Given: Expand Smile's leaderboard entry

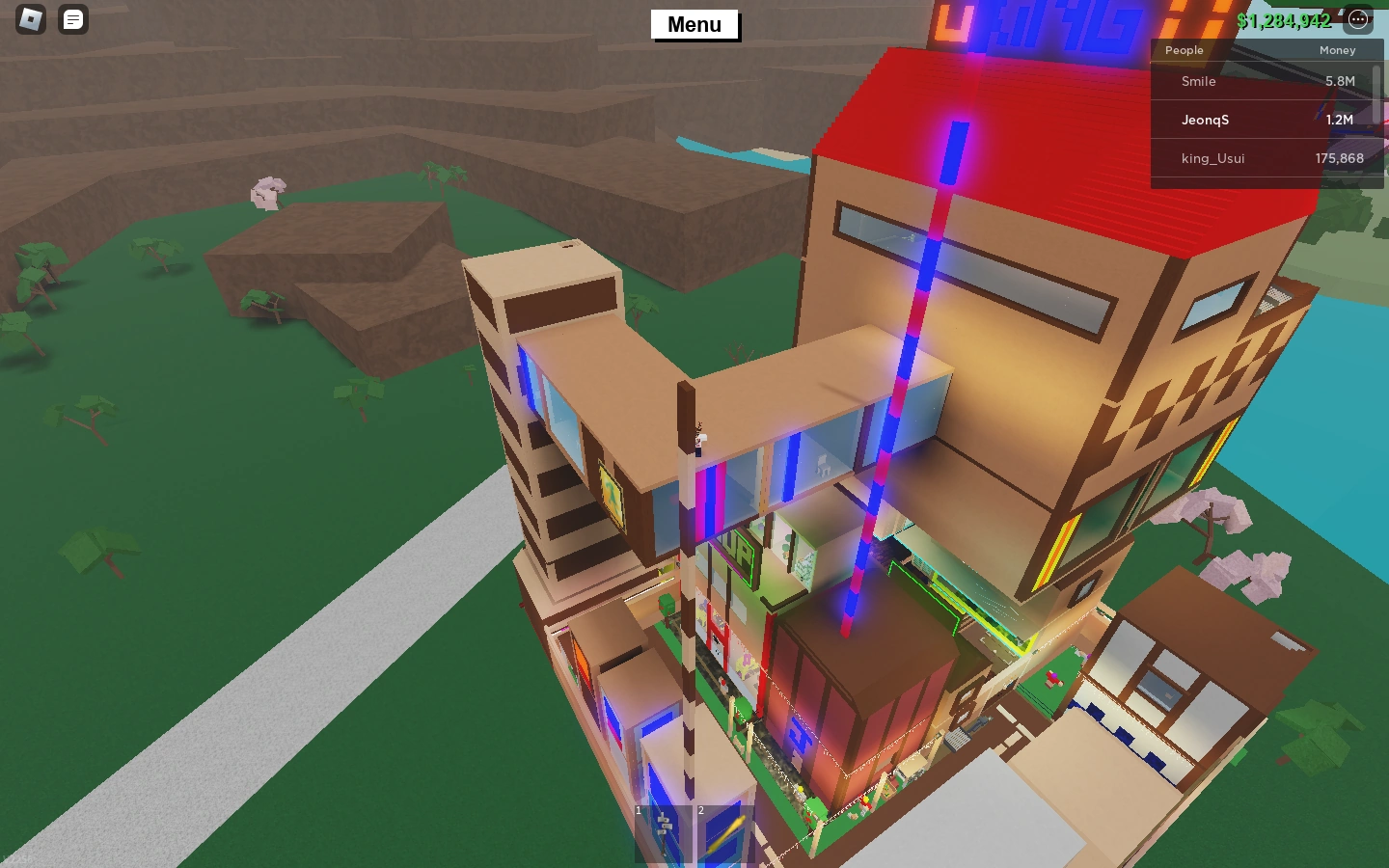Looking at the screenshot, I should click(x=1199, y=81).
